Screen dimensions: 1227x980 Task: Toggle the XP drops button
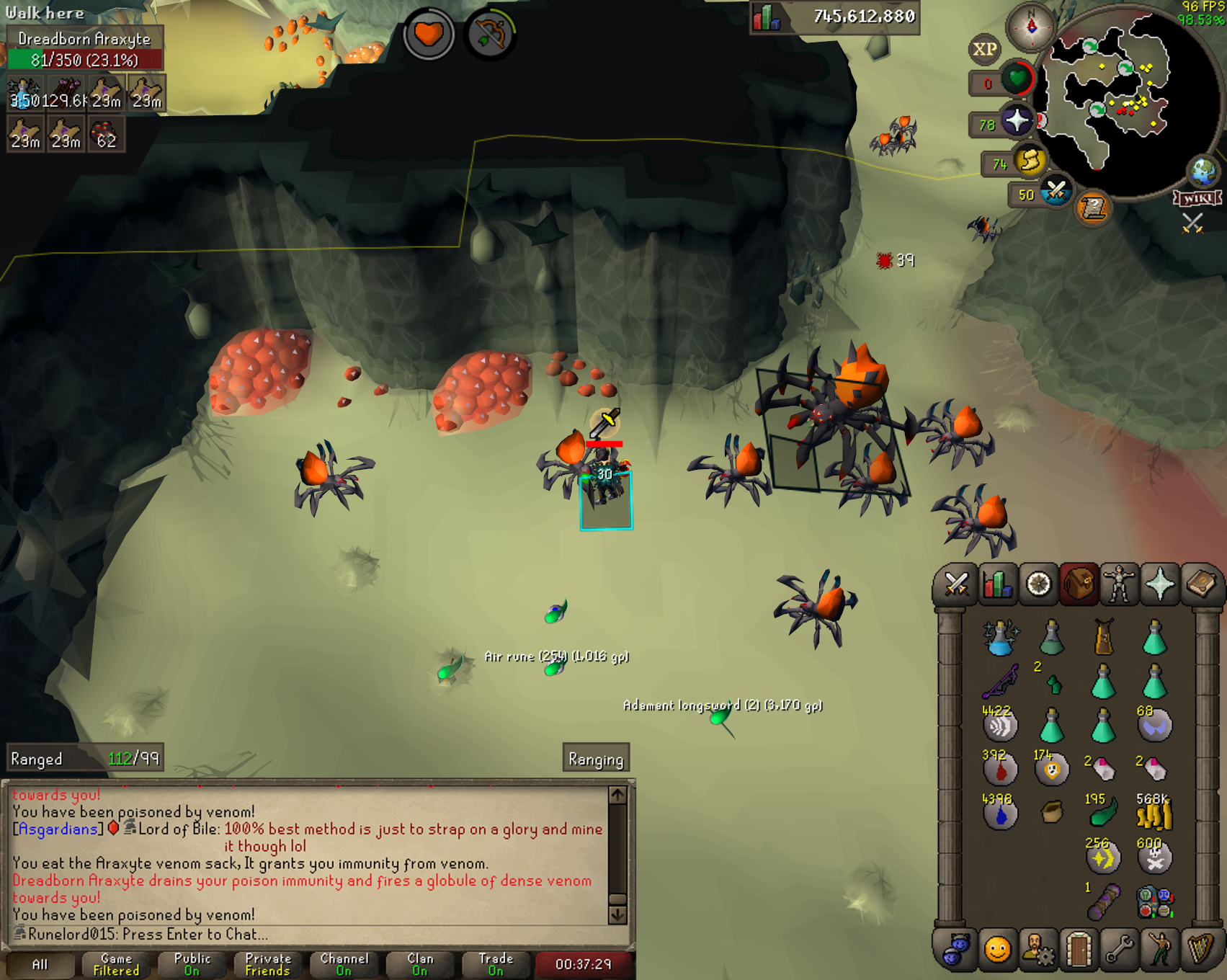(x=985, y=49)
